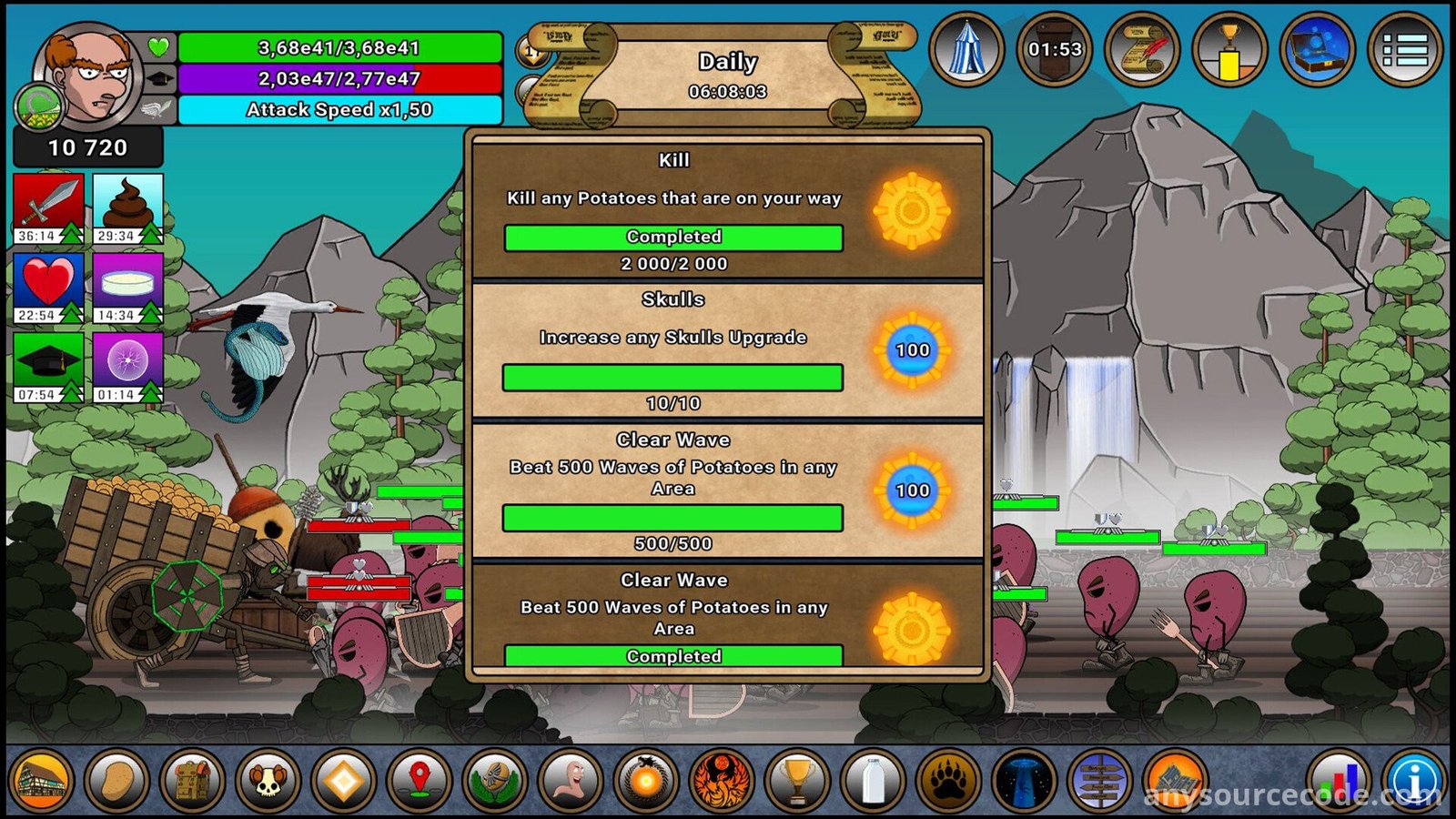
Task: Open the blue striped tent icon
Action: [966, 49]
